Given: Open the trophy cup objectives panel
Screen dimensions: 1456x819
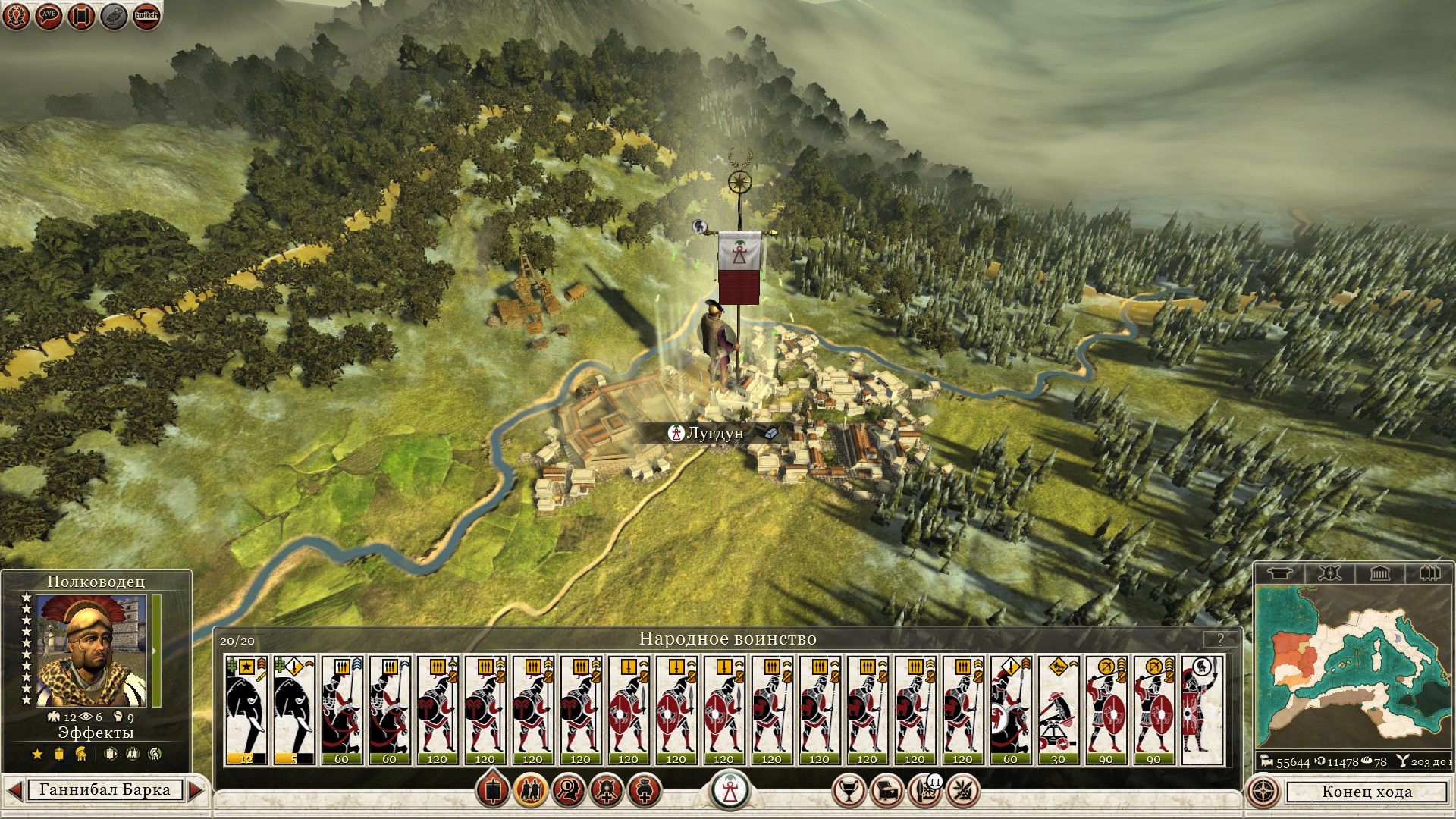Looking at the screenshot, I should click(849, 791).
